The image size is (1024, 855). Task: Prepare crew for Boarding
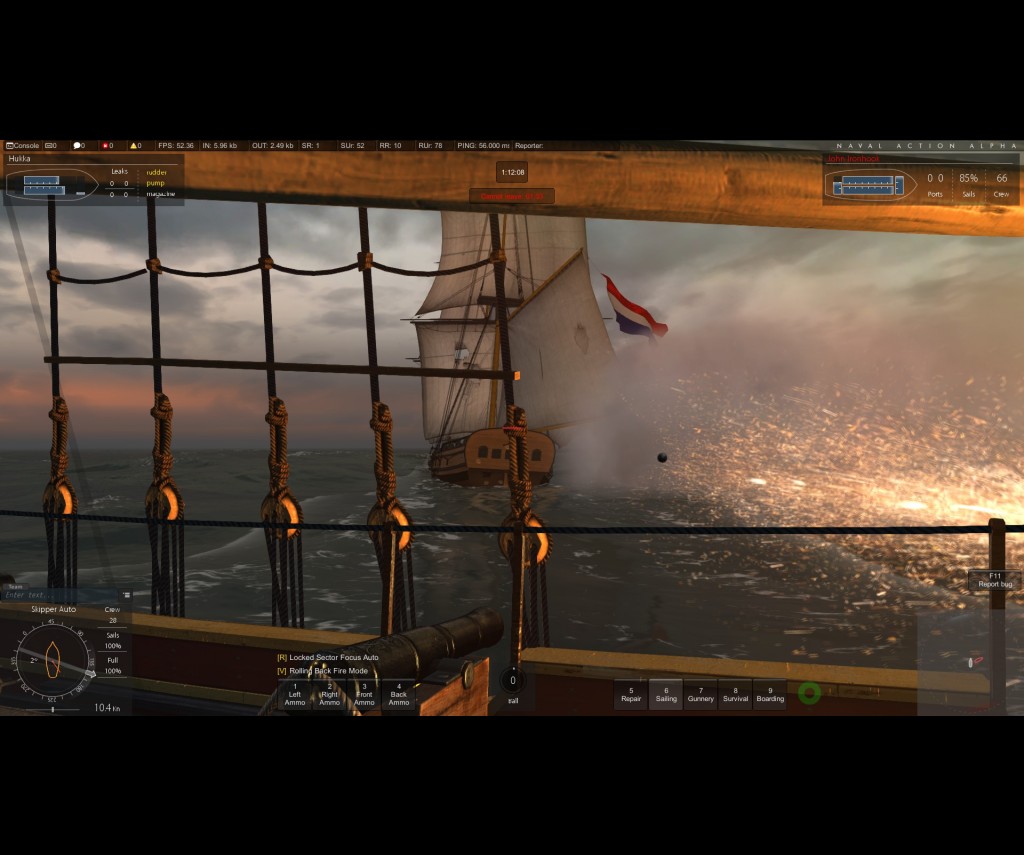770,694
